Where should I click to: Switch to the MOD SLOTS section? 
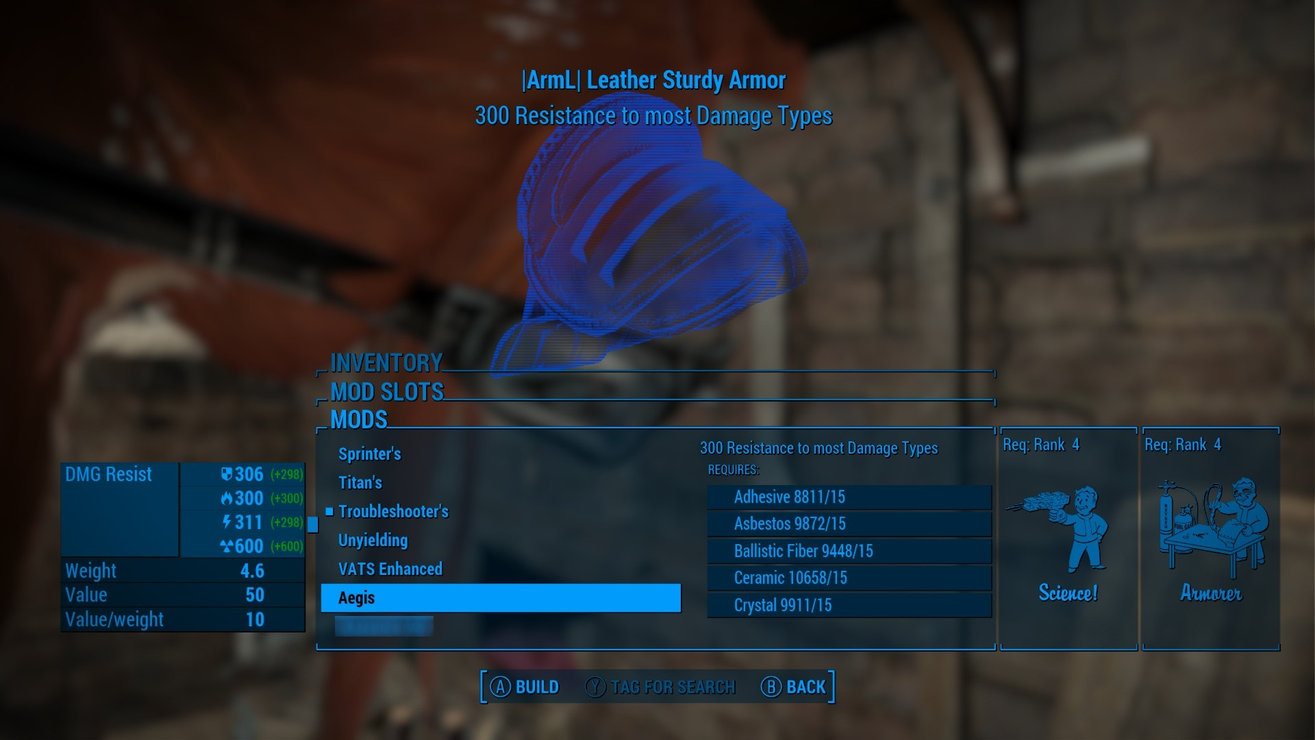[x=386, y=391]
